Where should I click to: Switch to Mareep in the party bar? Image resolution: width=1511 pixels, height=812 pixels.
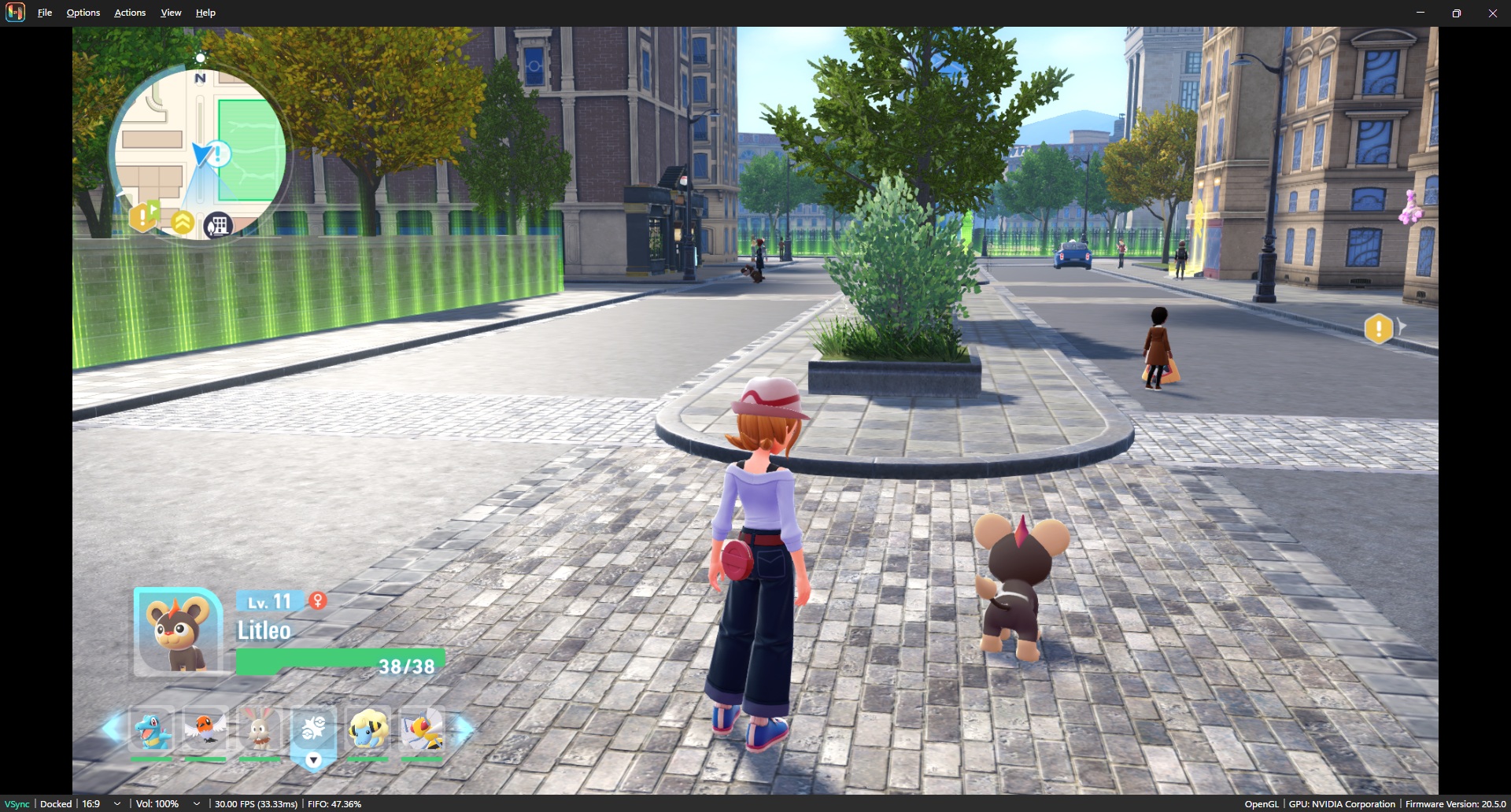368,730
